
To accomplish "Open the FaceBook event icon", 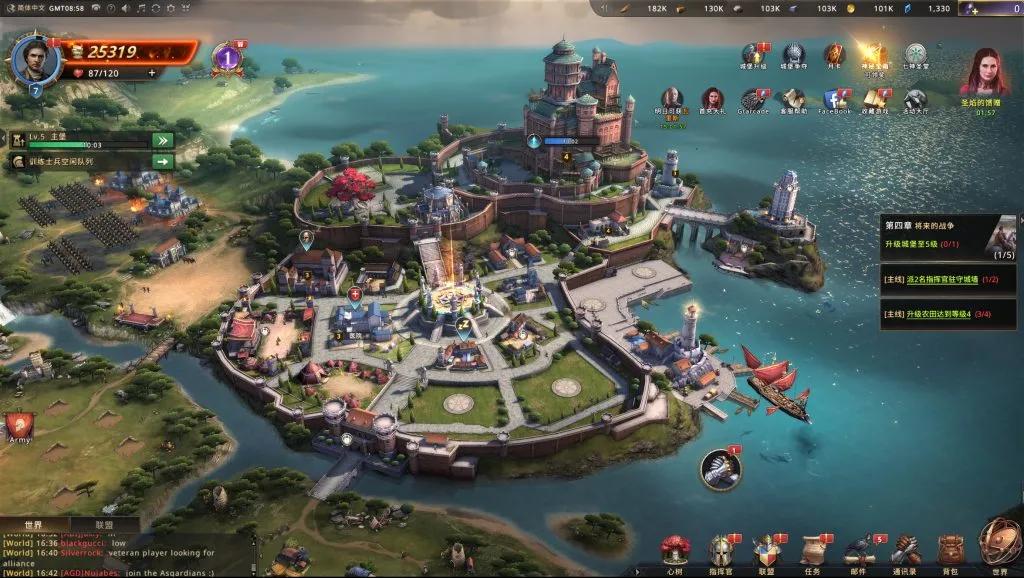I will click(834, 101).
